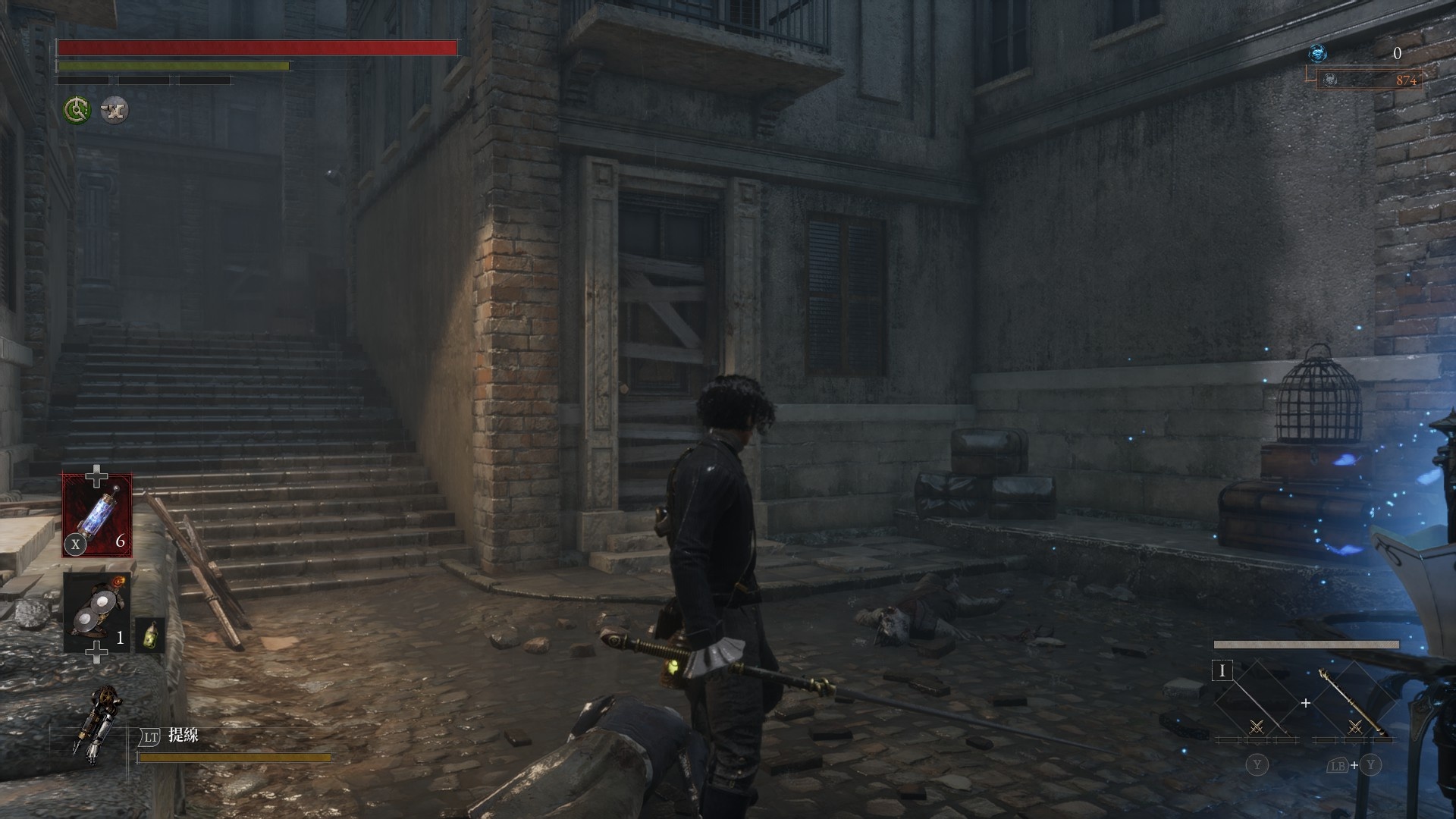
Task: Click the blue Ergo icon
Action: tap(1318, 53)
